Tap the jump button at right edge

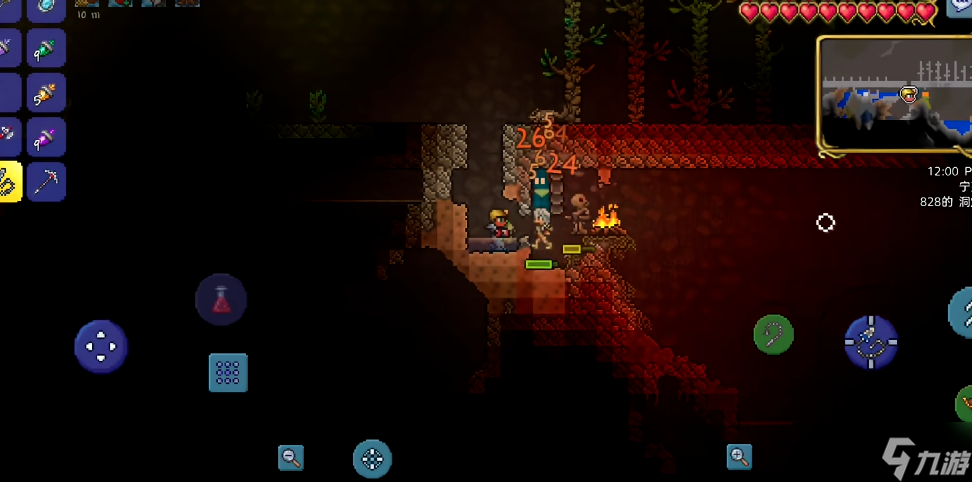point(962,313)
